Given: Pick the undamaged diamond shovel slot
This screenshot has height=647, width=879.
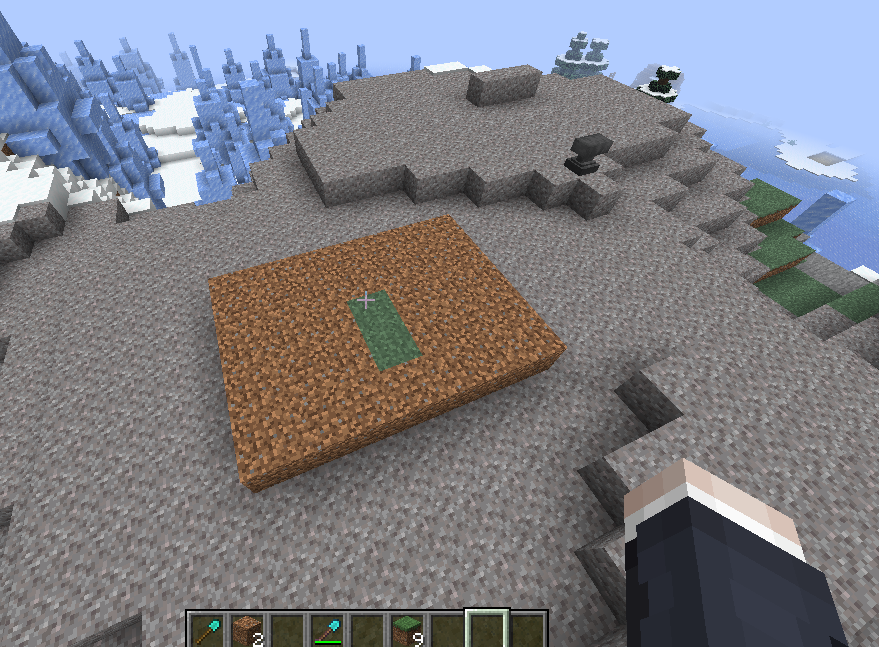Looking at the screenshot, I should (x=207, y=631).
